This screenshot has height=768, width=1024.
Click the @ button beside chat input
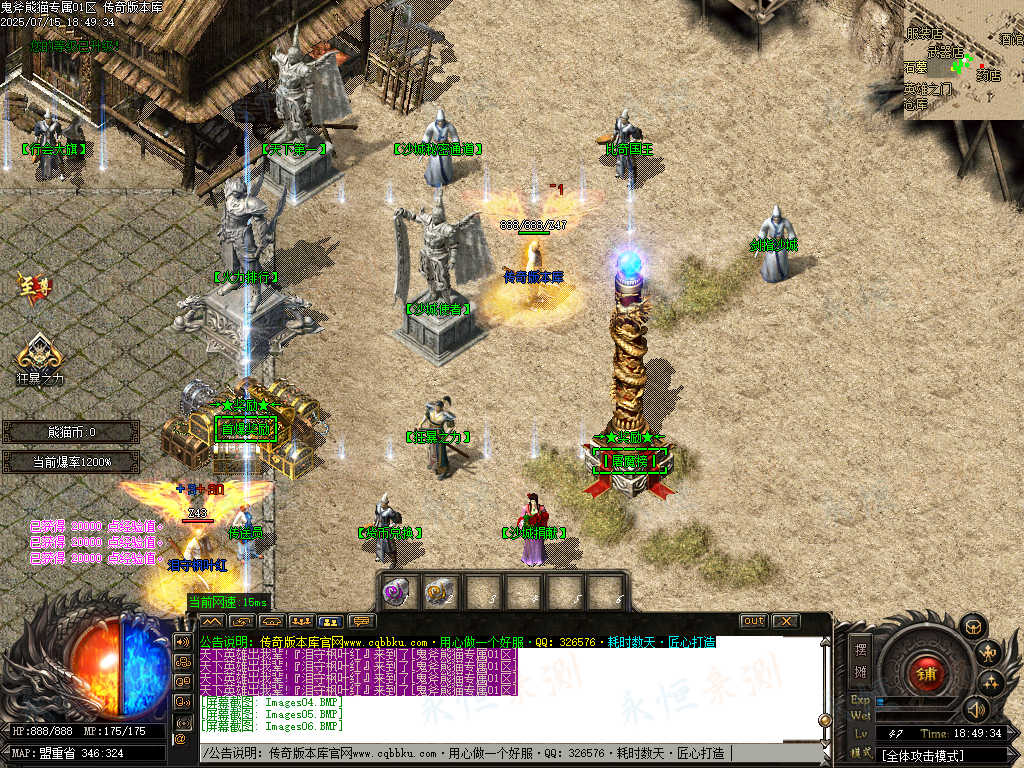click(x=181, y=739)
